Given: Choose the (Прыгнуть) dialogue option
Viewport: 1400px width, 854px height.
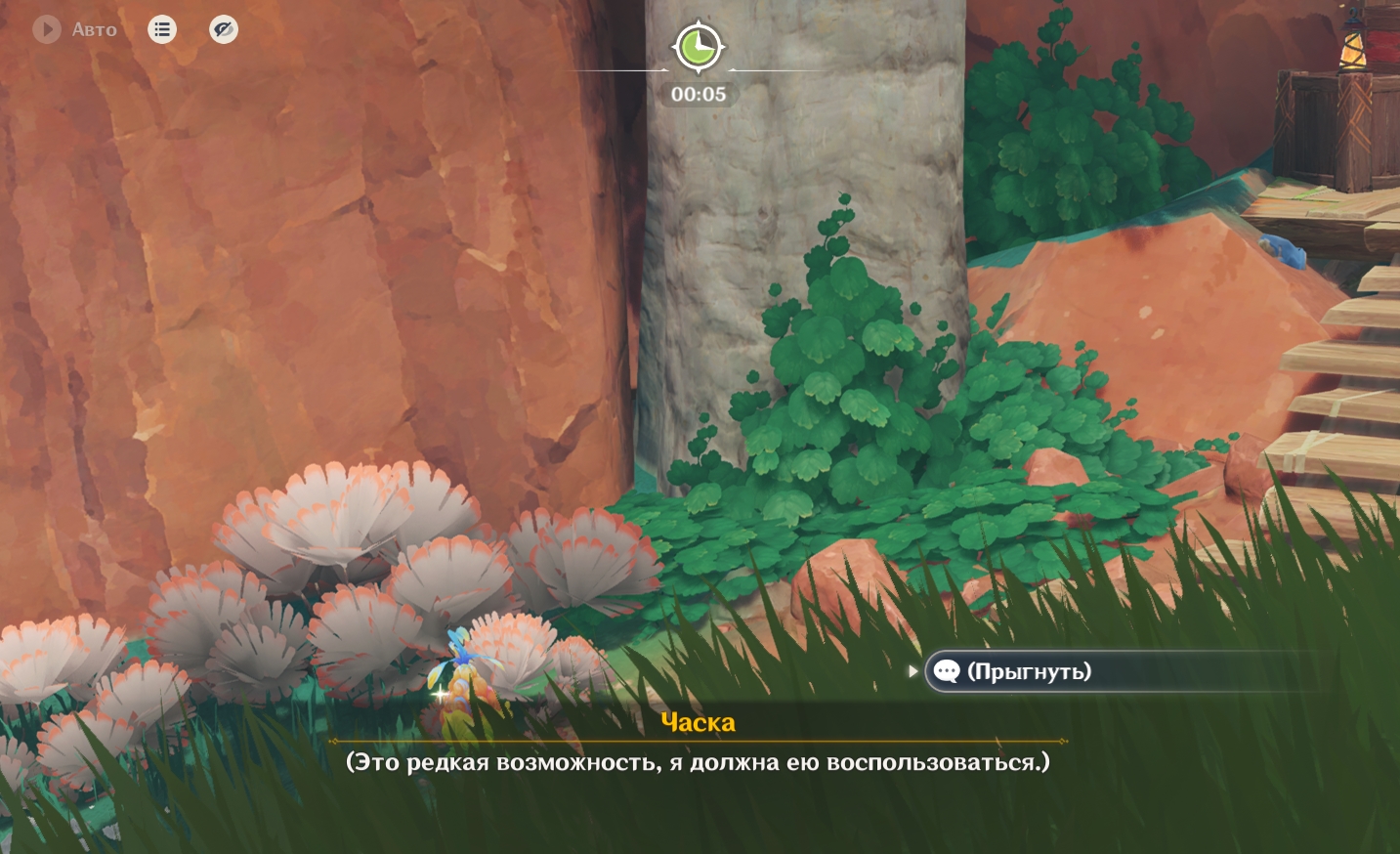Looking at the screenshot, I should [1028, 671].
